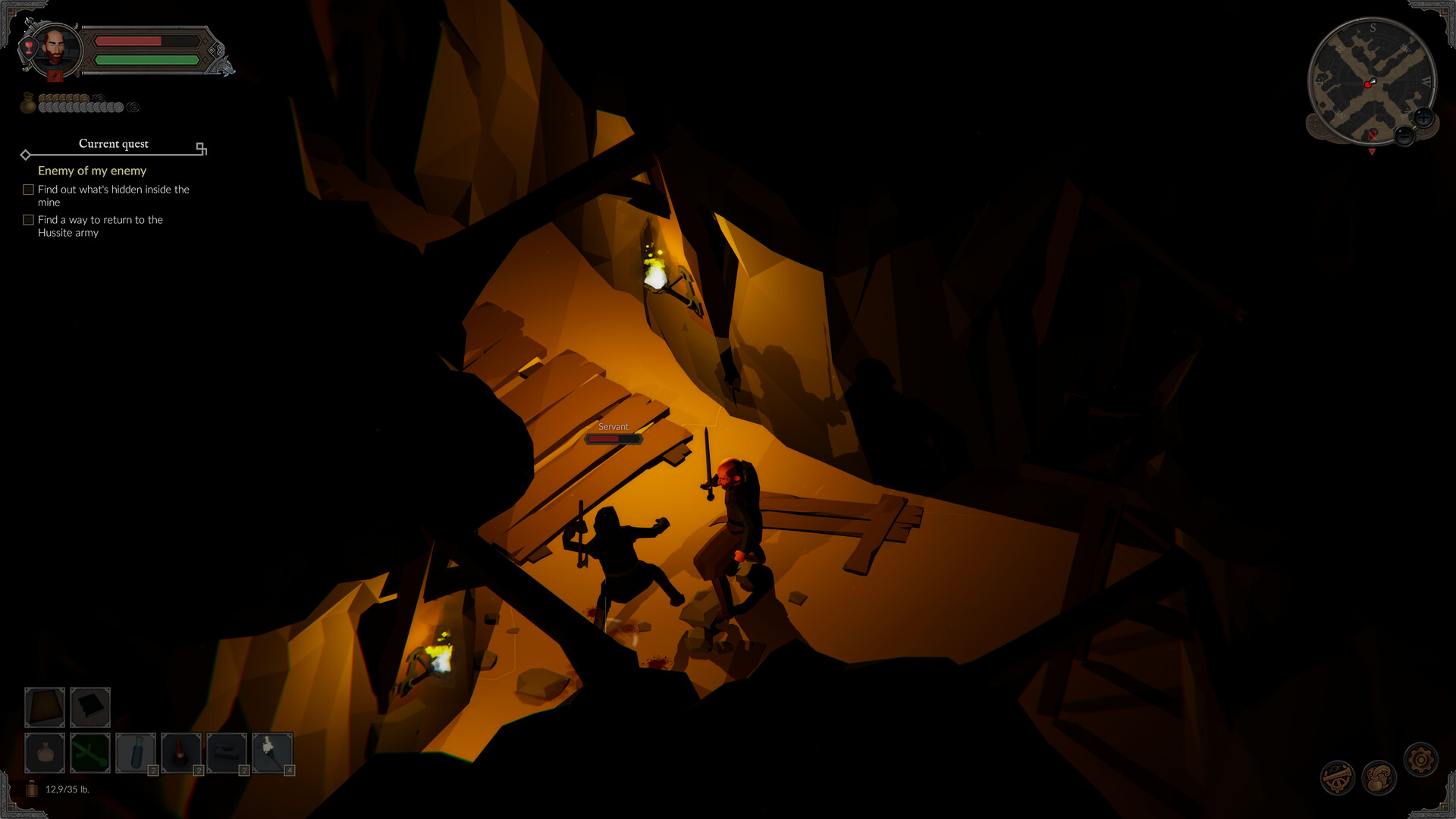Use the red flask in the quickslot bar
Viewport: 1456px width, 819px height.
[180, 752]
